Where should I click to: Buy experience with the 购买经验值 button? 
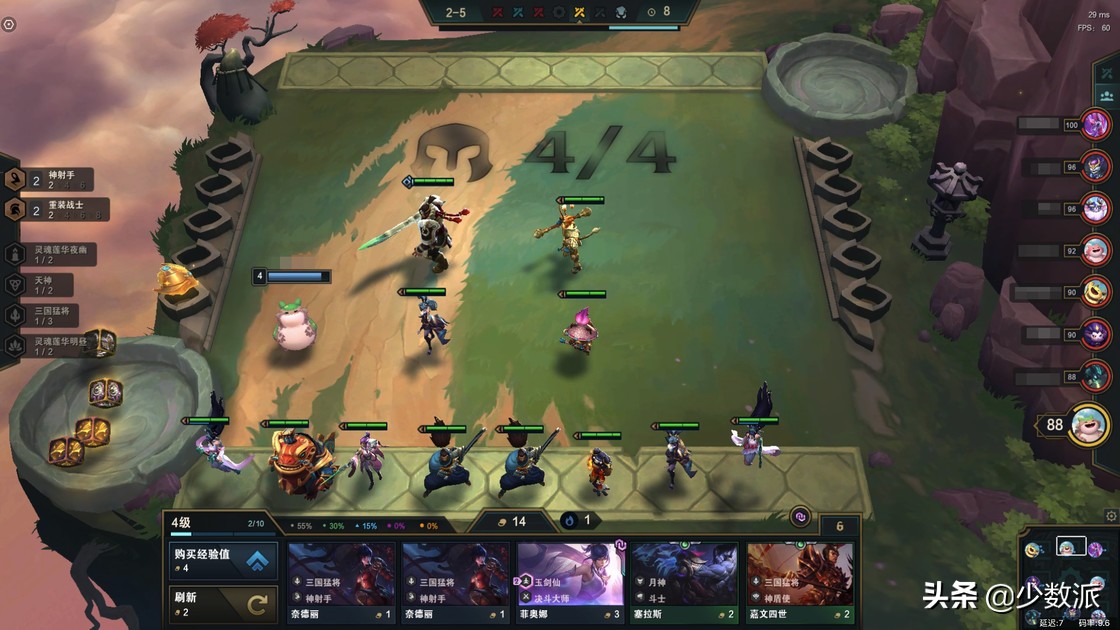222,560
